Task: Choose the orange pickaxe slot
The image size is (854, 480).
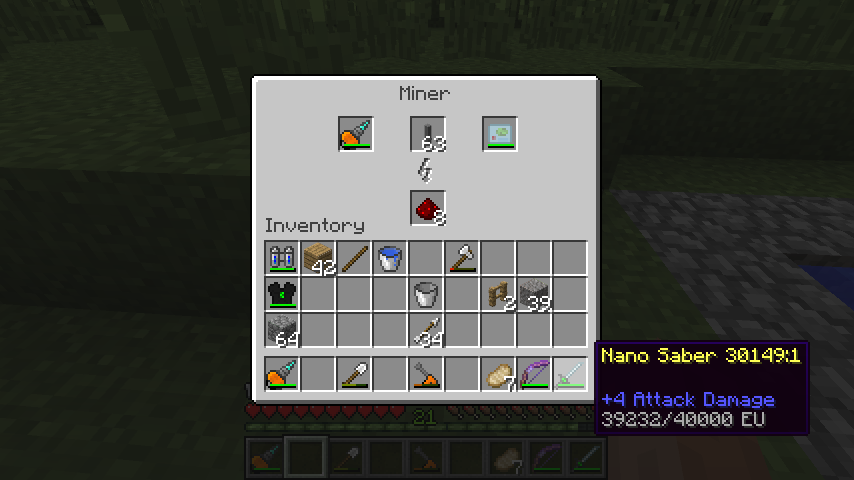Action: (x=426, y=374)
